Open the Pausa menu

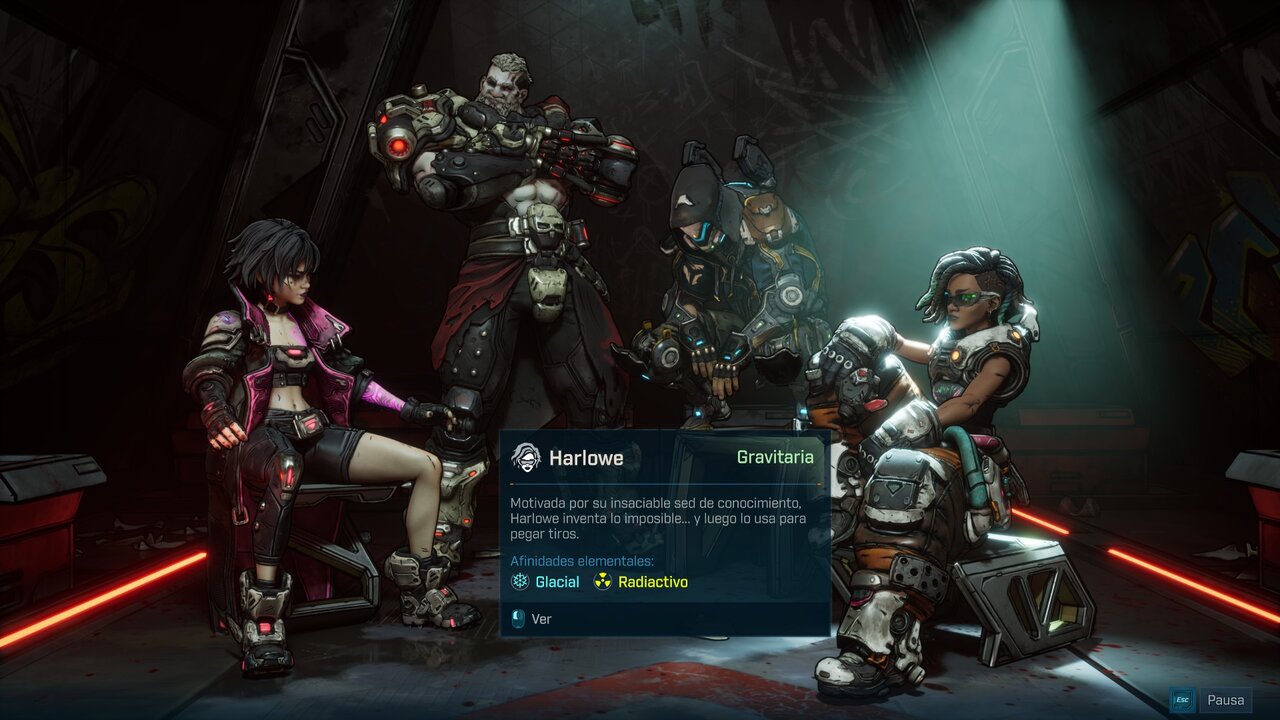pos(1225,700)
